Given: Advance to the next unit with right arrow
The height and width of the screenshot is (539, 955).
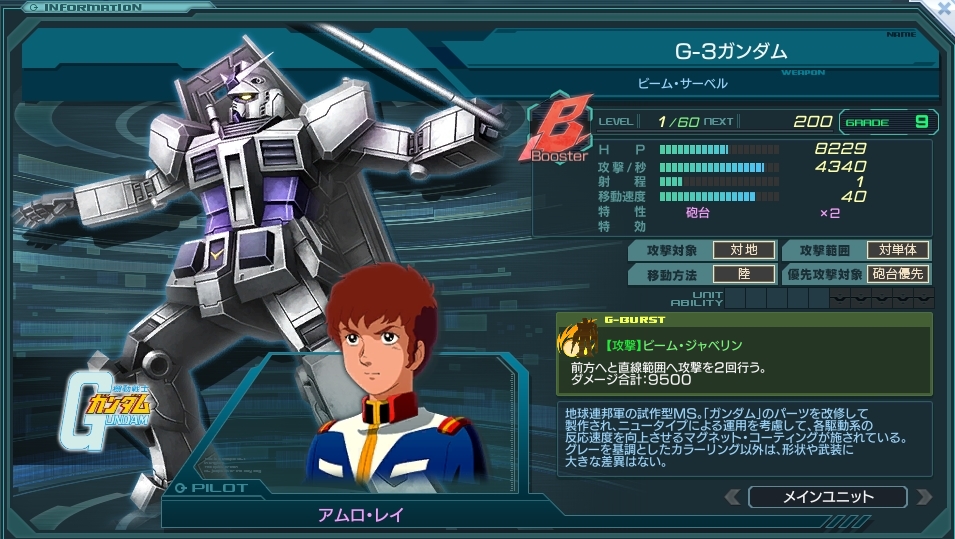Looking at the screenshot, I should point(923,497).
